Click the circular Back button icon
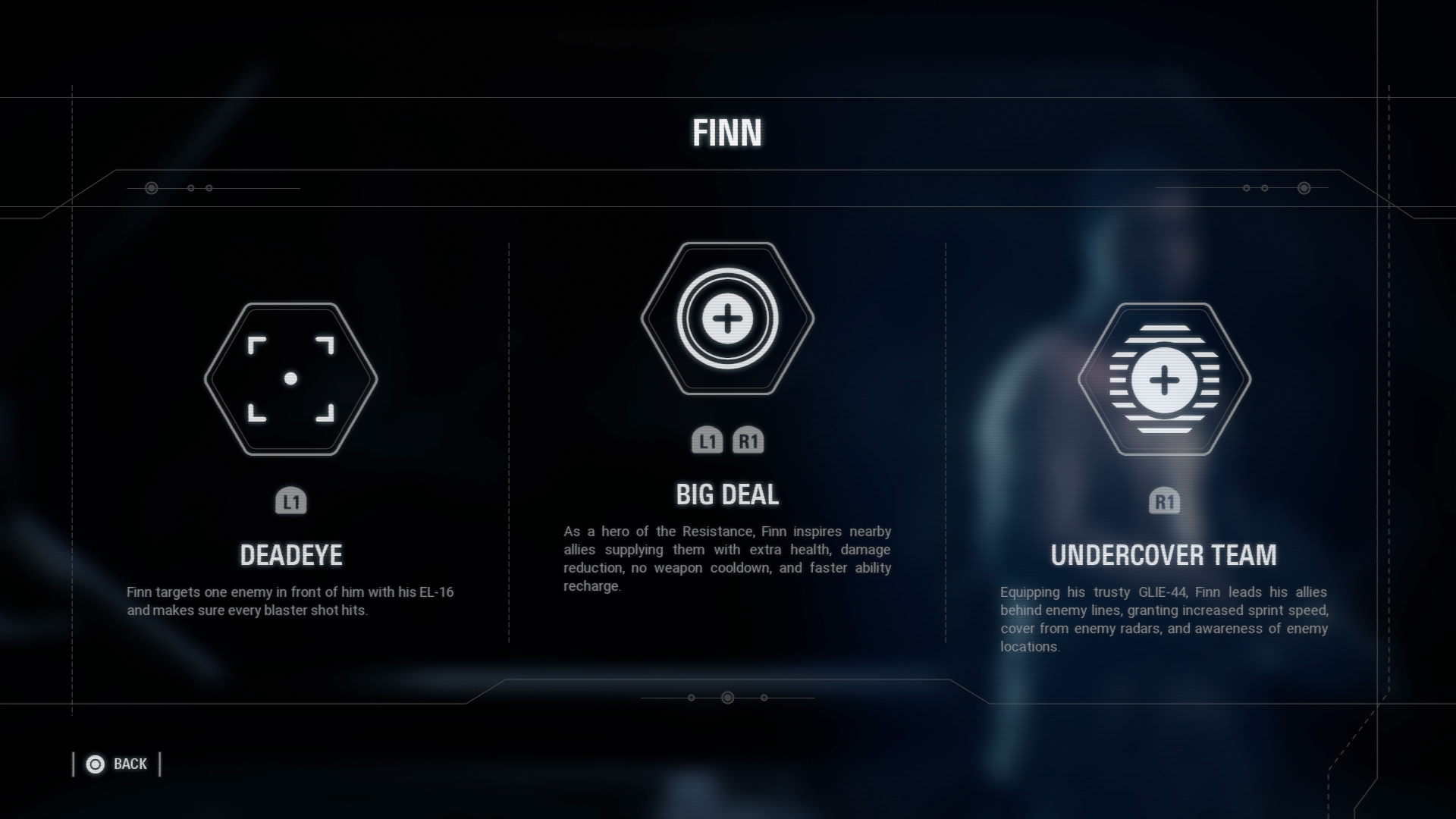 coord(95,764)
